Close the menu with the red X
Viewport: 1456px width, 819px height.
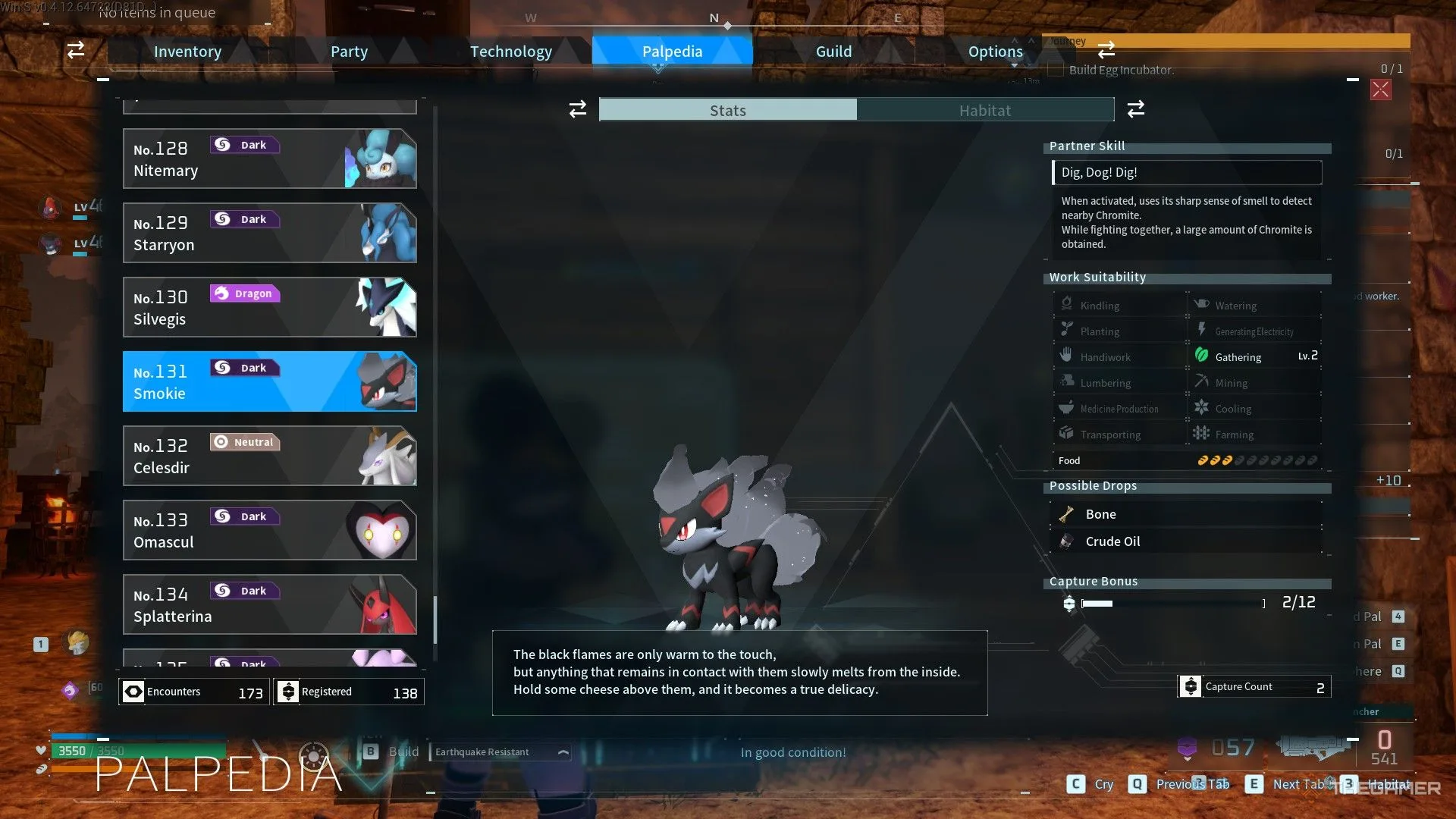point(1380,90)
